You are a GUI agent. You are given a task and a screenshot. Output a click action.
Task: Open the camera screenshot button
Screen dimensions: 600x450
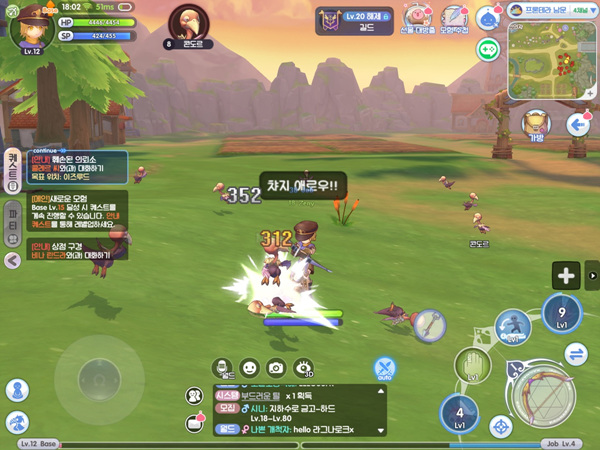coord(276,368)
